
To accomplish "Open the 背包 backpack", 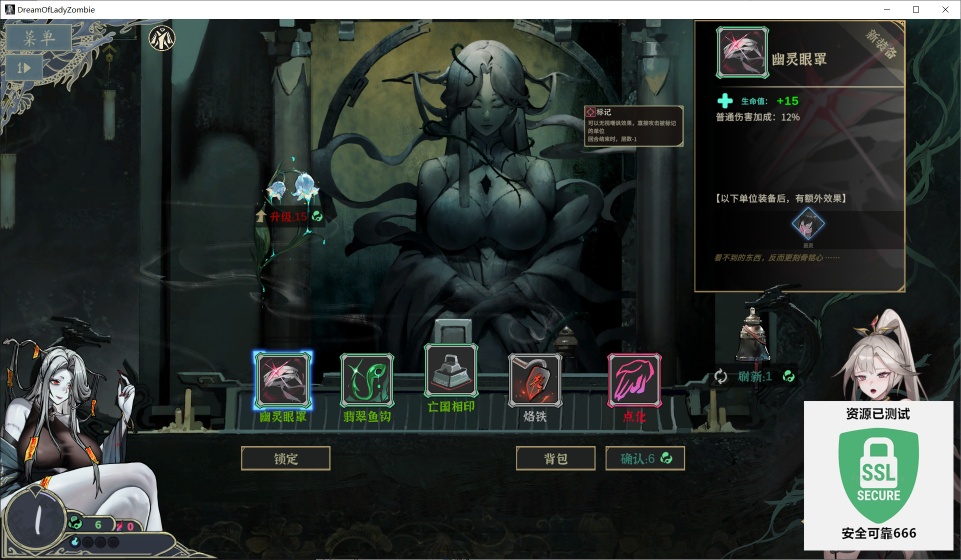I will 555,458.
